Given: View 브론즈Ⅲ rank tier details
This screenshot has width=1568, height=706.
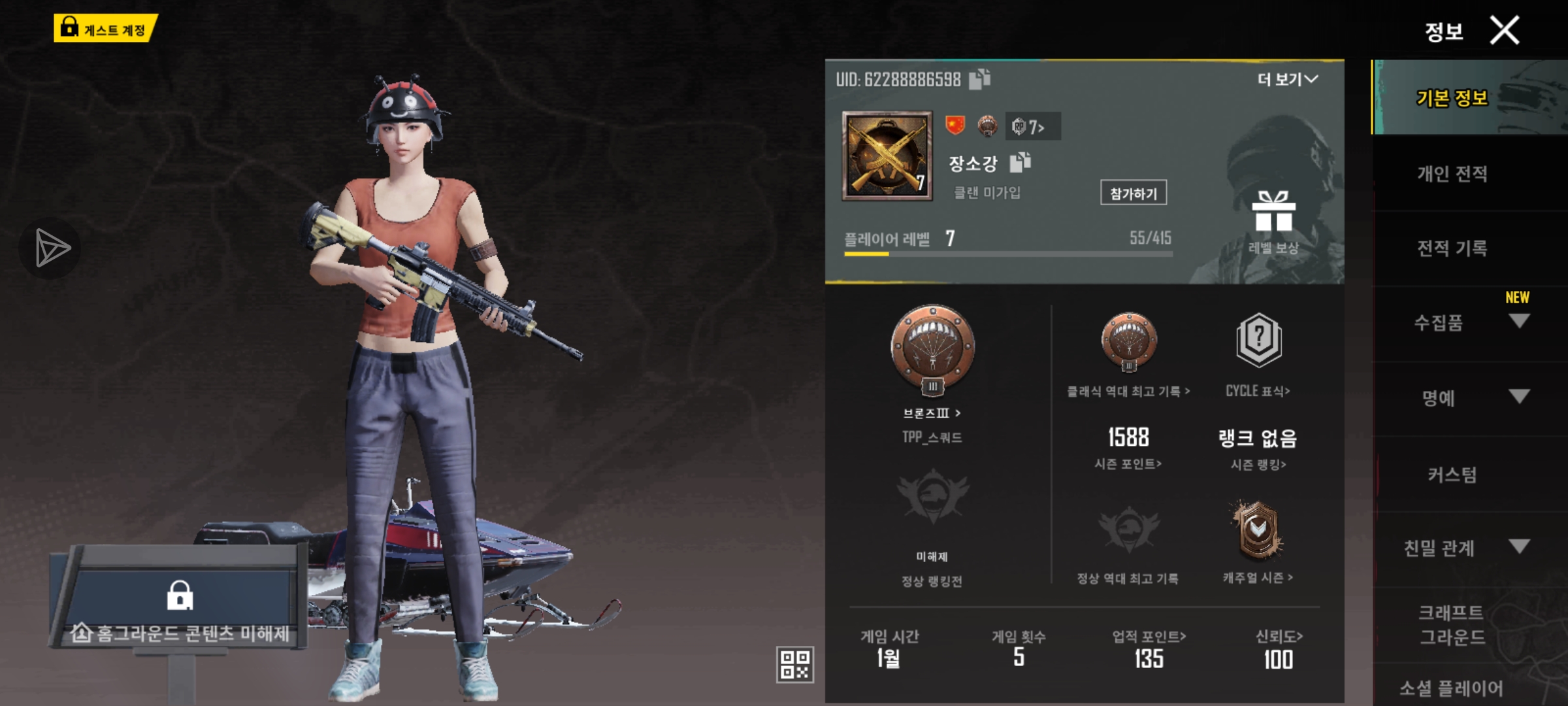Looking at the screenshot, I should click(x=932, y=413).
